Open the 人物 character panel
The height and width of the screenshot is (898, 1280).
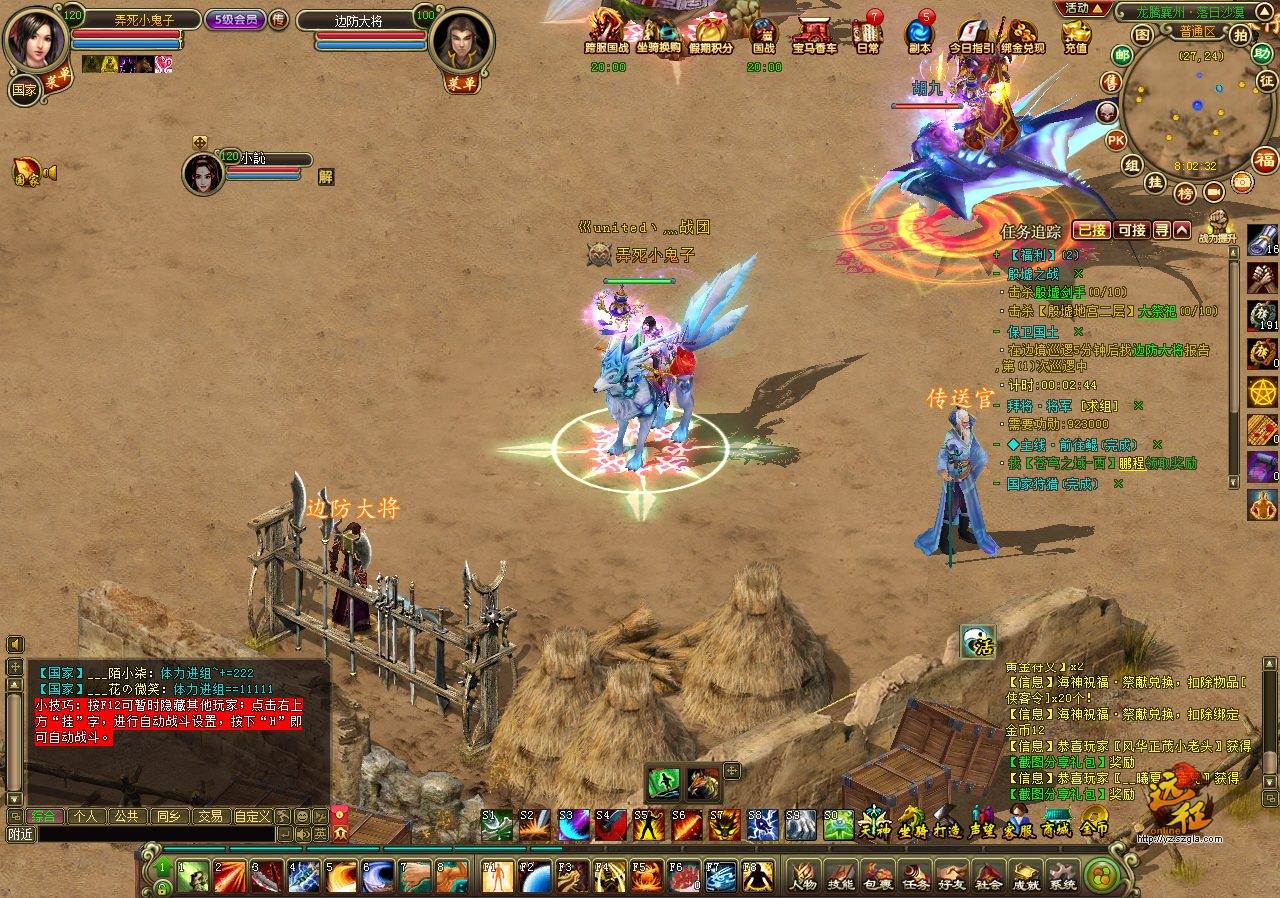tap(803, 874)
